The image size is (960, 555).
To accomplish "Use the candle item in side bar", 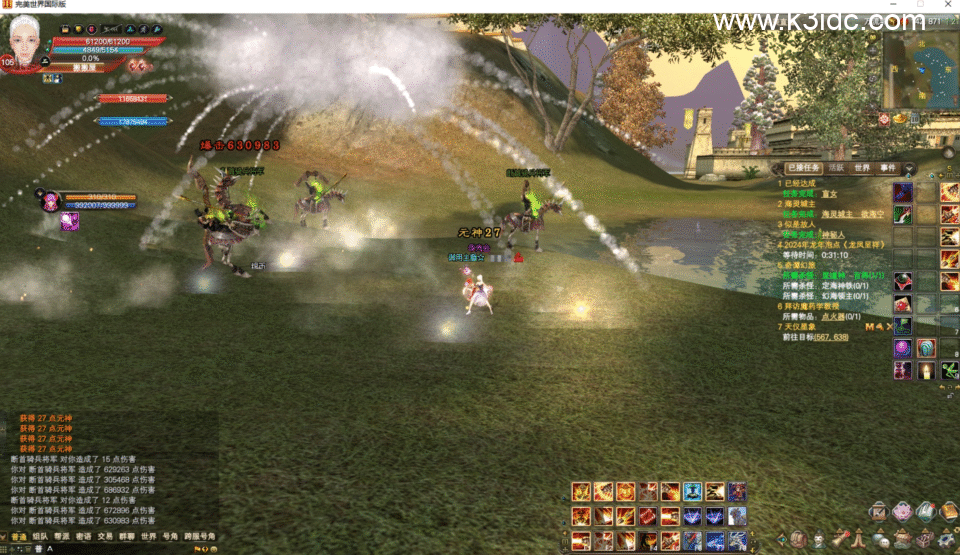I will pyautogui.click(x=926, y=371).
